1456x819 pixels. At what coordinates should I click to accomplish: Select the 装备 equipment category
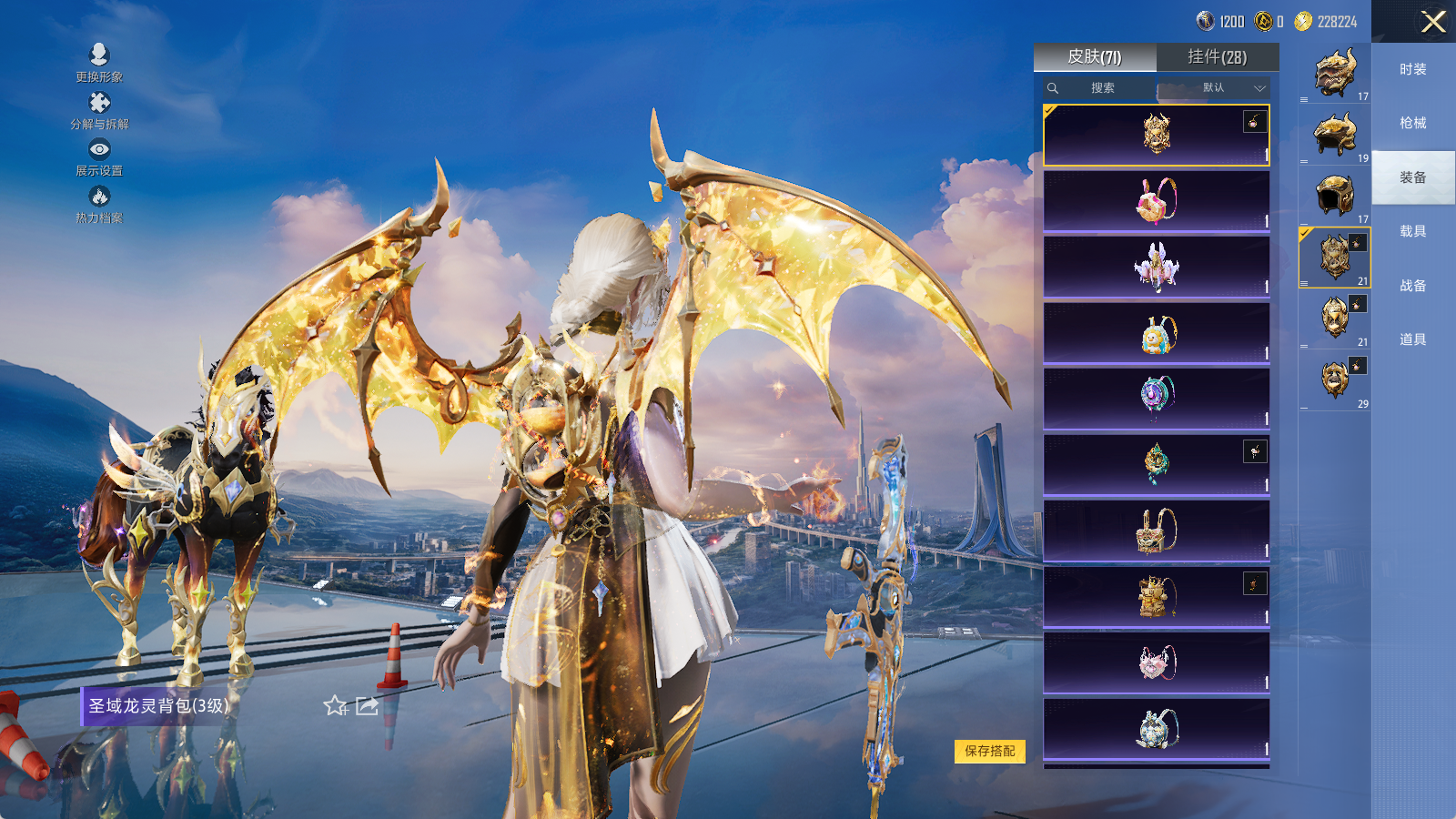point(1412,177)
